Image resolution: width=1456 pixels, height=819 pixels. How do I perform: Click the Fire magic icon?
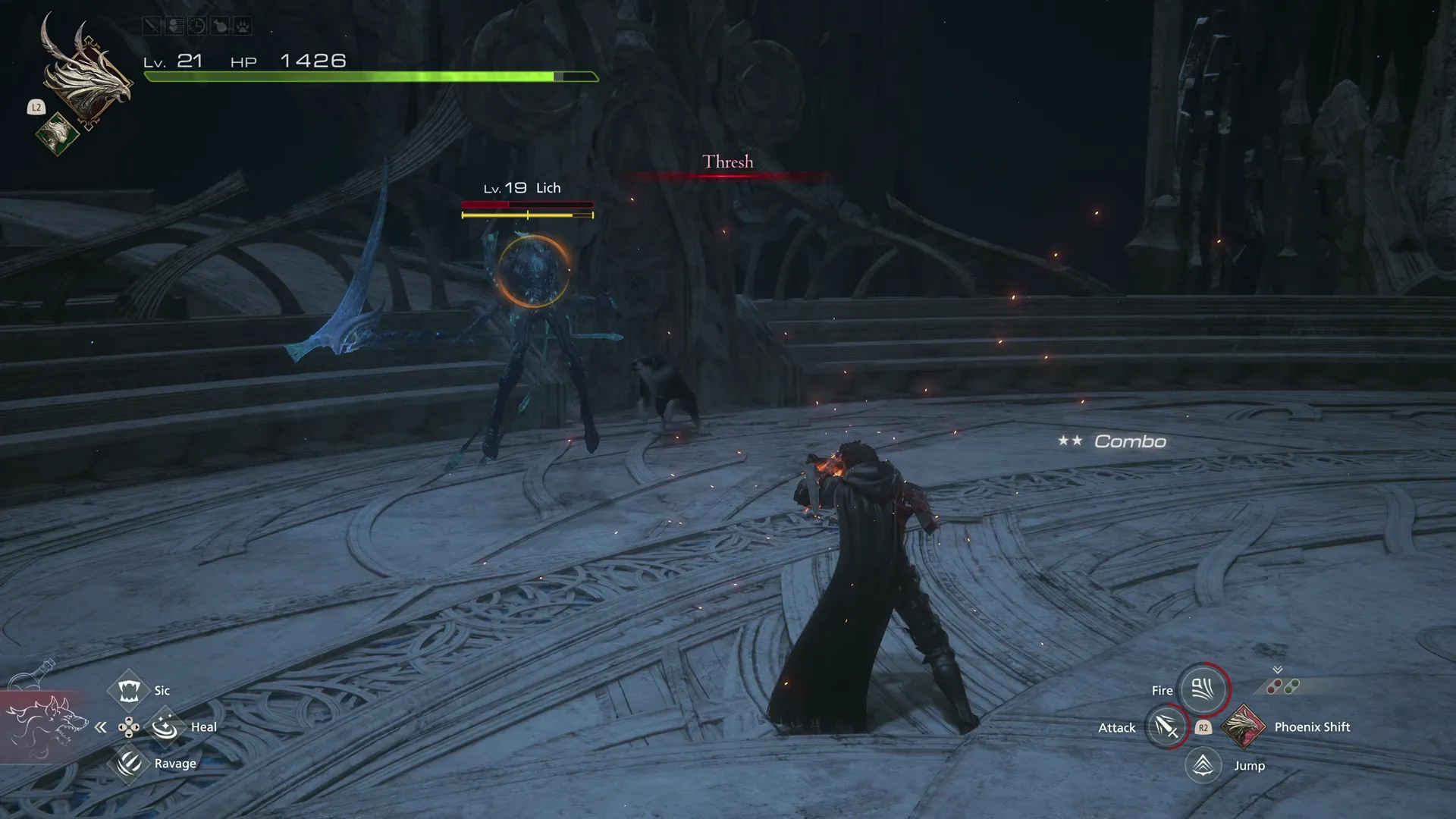(1203, 689)
